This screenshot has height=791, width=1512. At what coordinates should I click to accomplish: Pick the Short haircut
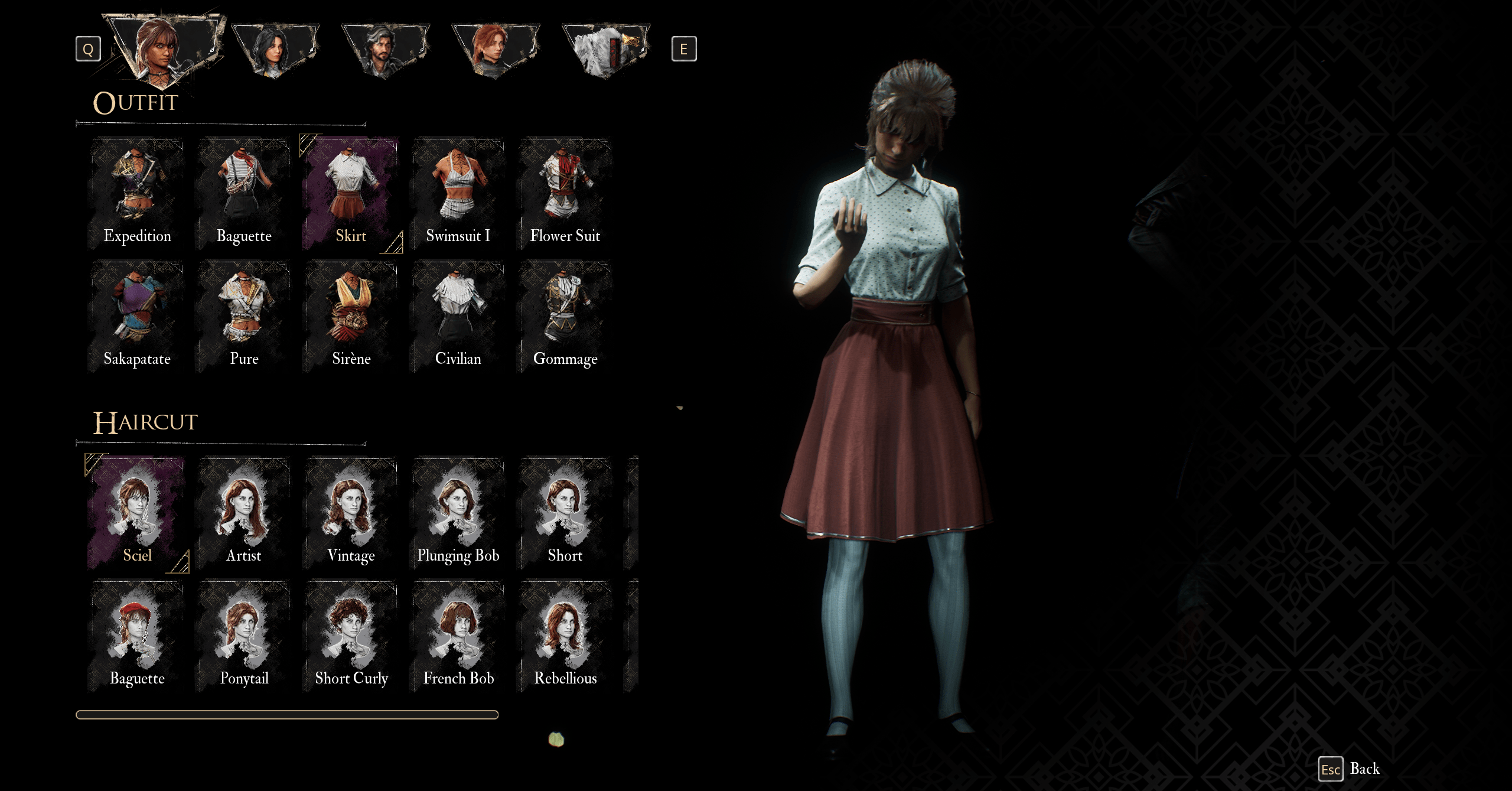[565, 513]
